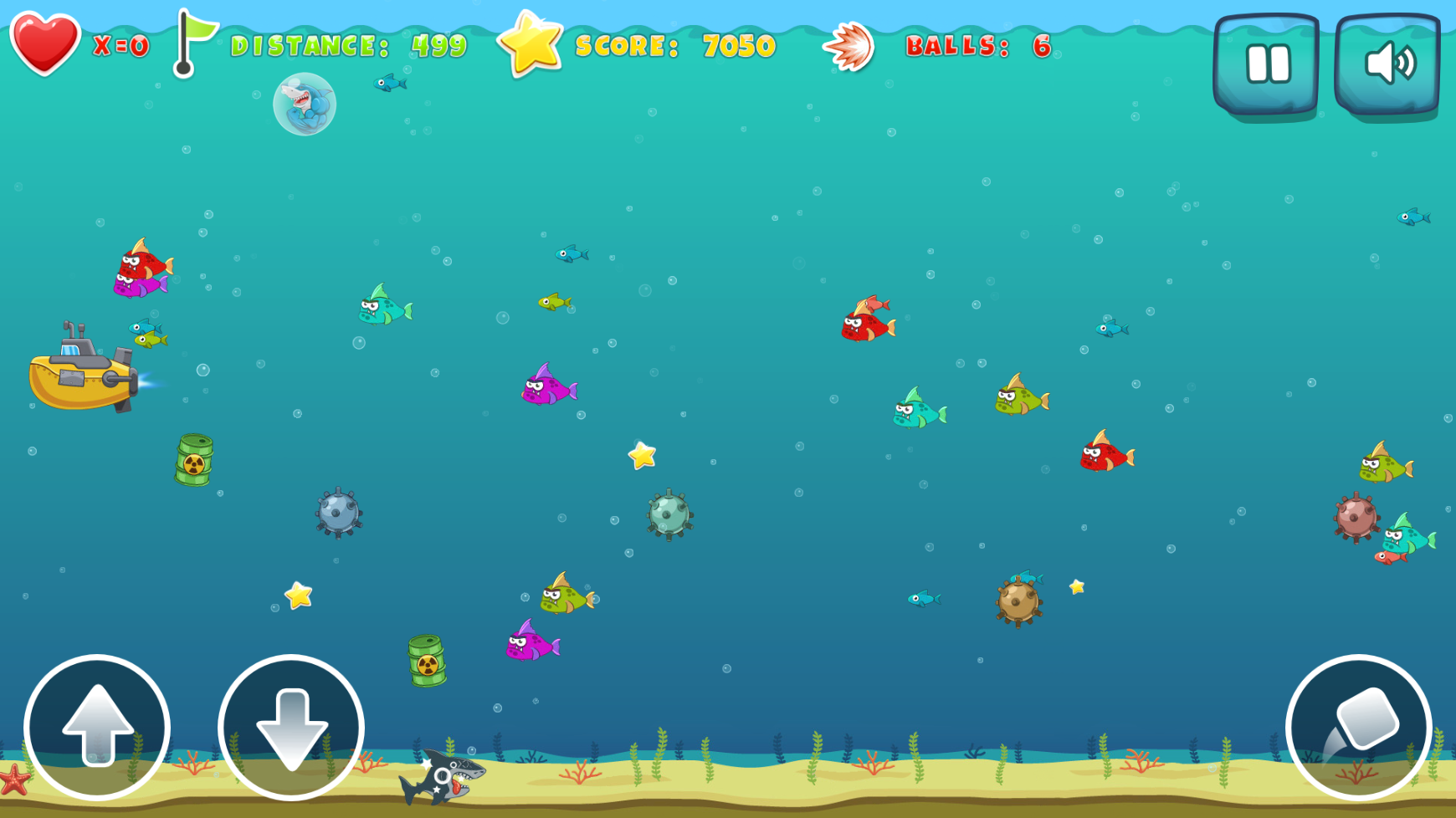
Task: Click the Distance: 499 counter
Action: point(347,46)
